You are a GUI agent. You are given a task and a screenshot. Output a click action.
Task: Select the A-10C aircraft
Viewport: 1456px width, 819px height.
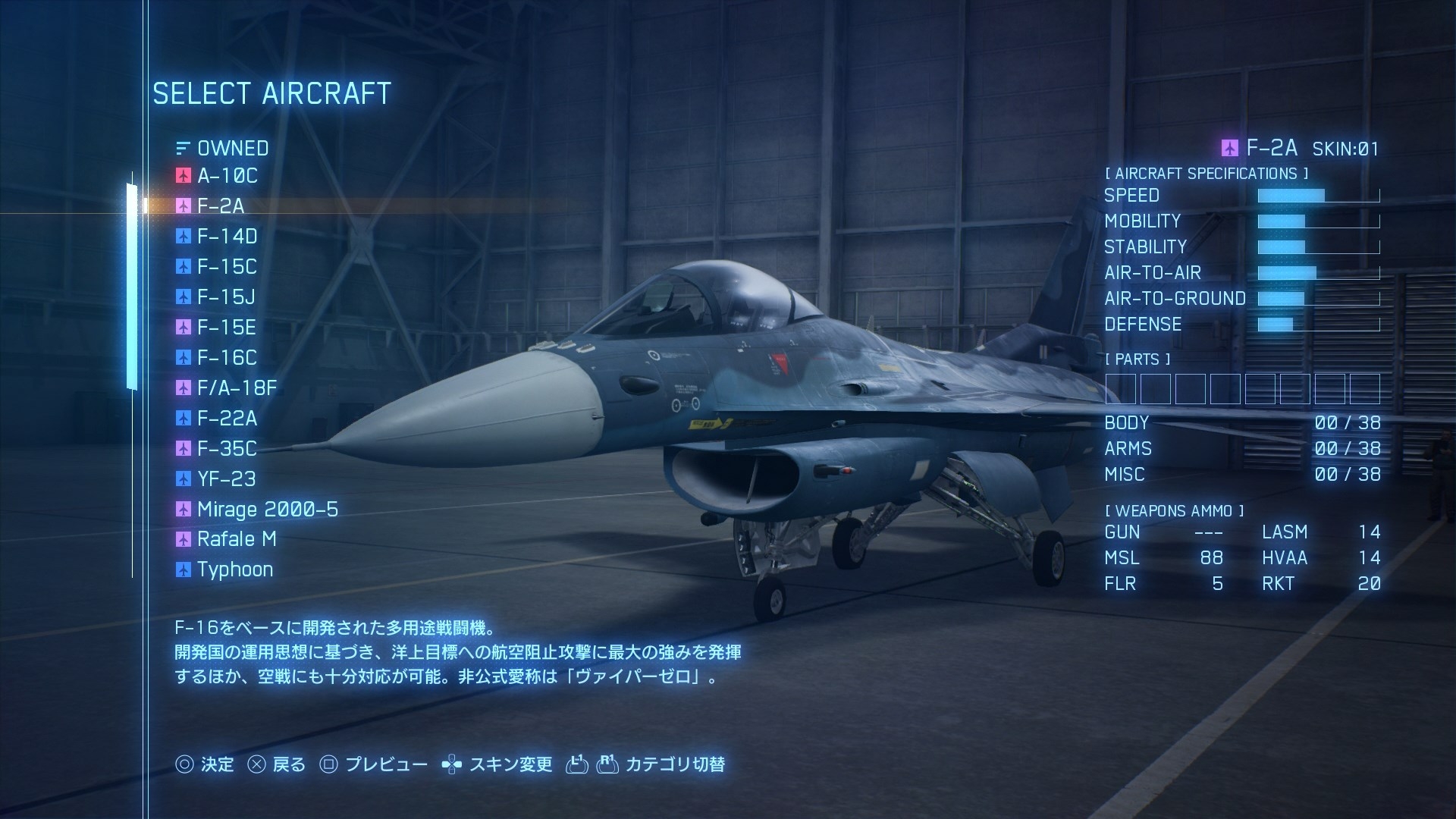[x=227, y=176]
